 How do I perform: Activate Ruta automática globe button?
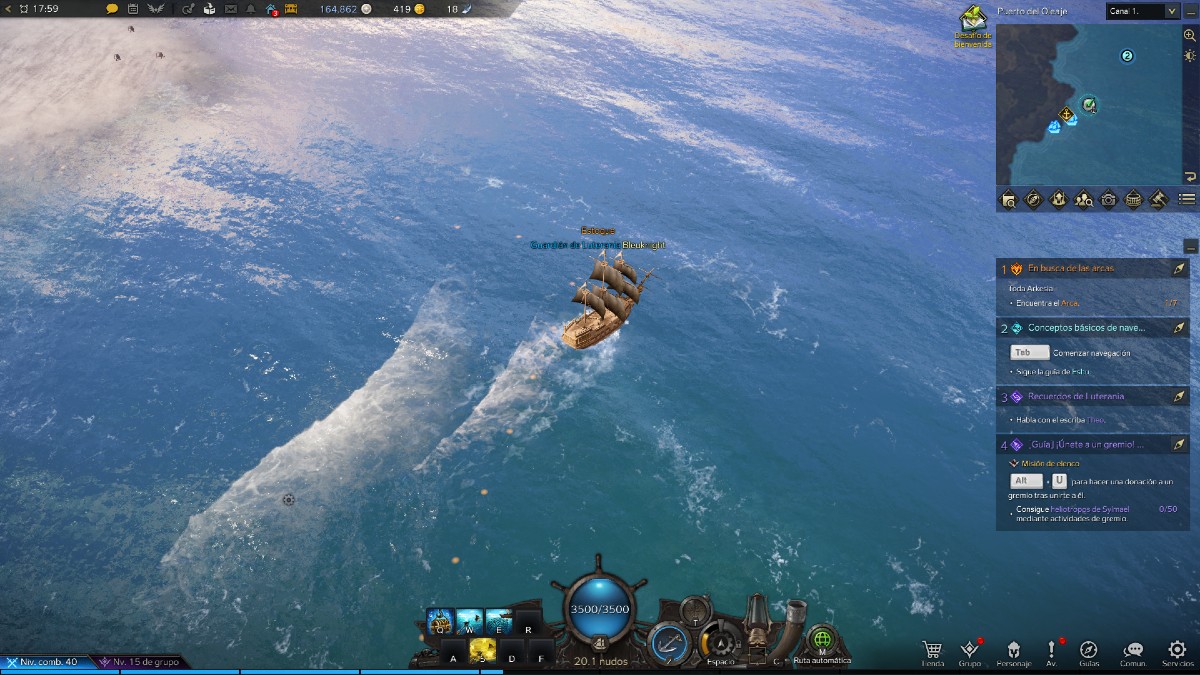[x=821, y=640]
